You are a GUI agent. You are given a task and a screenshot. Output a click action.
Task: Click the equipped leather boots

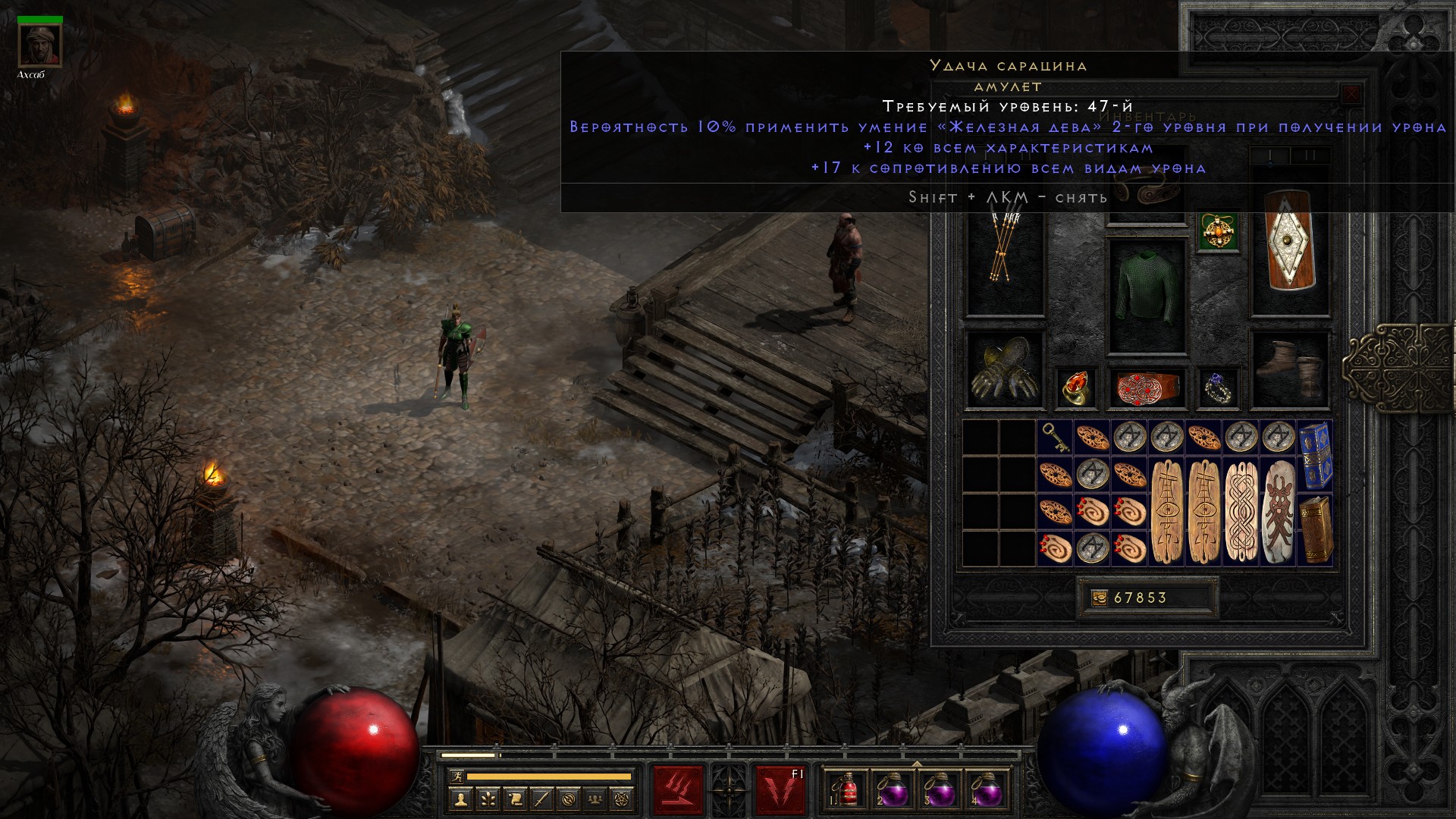(x=1290, y=370)
